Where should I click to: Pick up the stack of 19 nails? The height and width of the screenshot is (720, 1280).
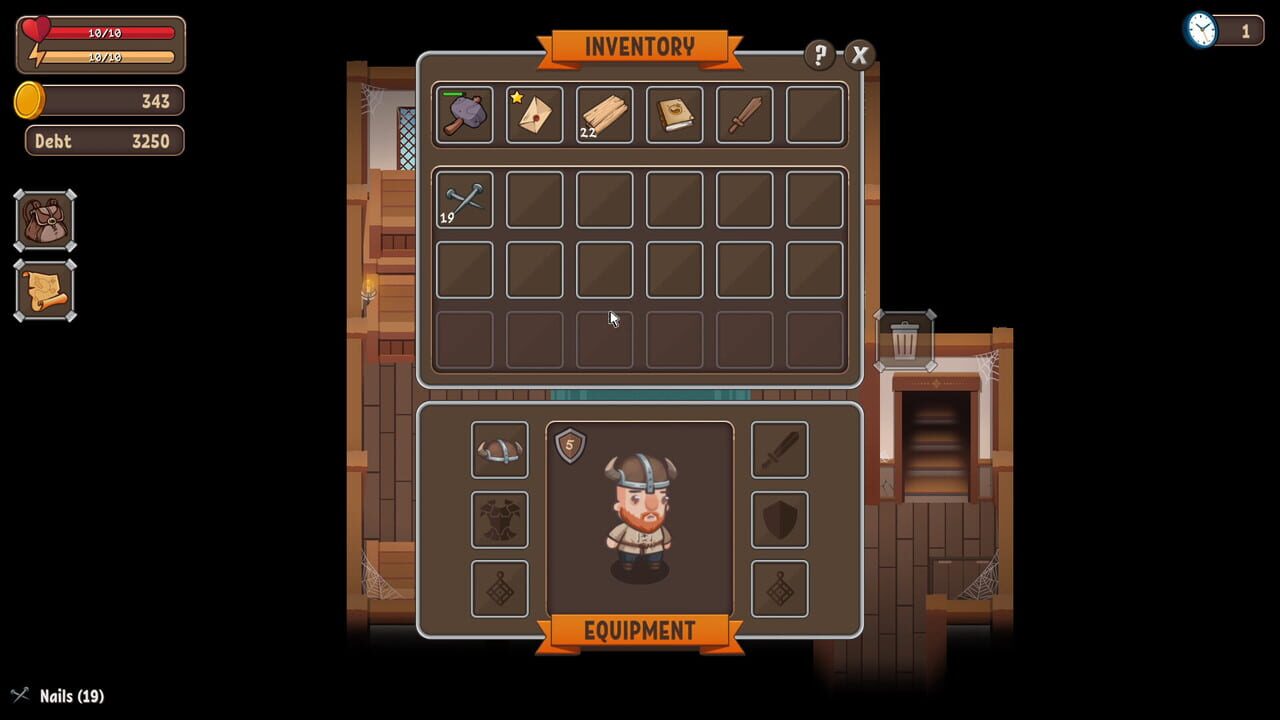(x=463, y=198)
